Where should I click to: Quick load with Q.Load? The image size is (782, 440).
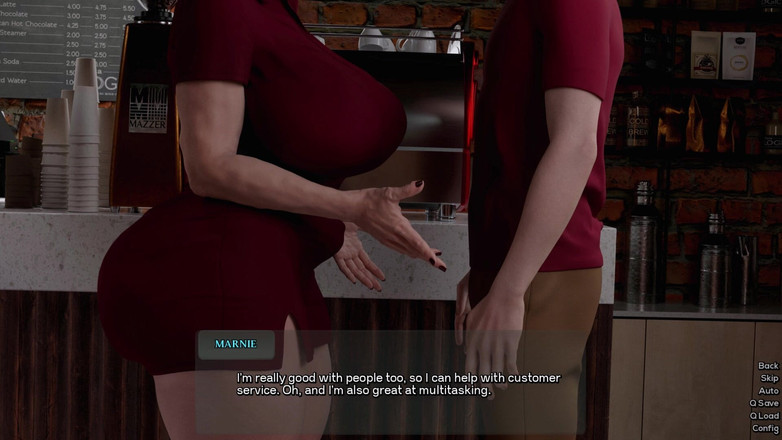tap(764, 416)
